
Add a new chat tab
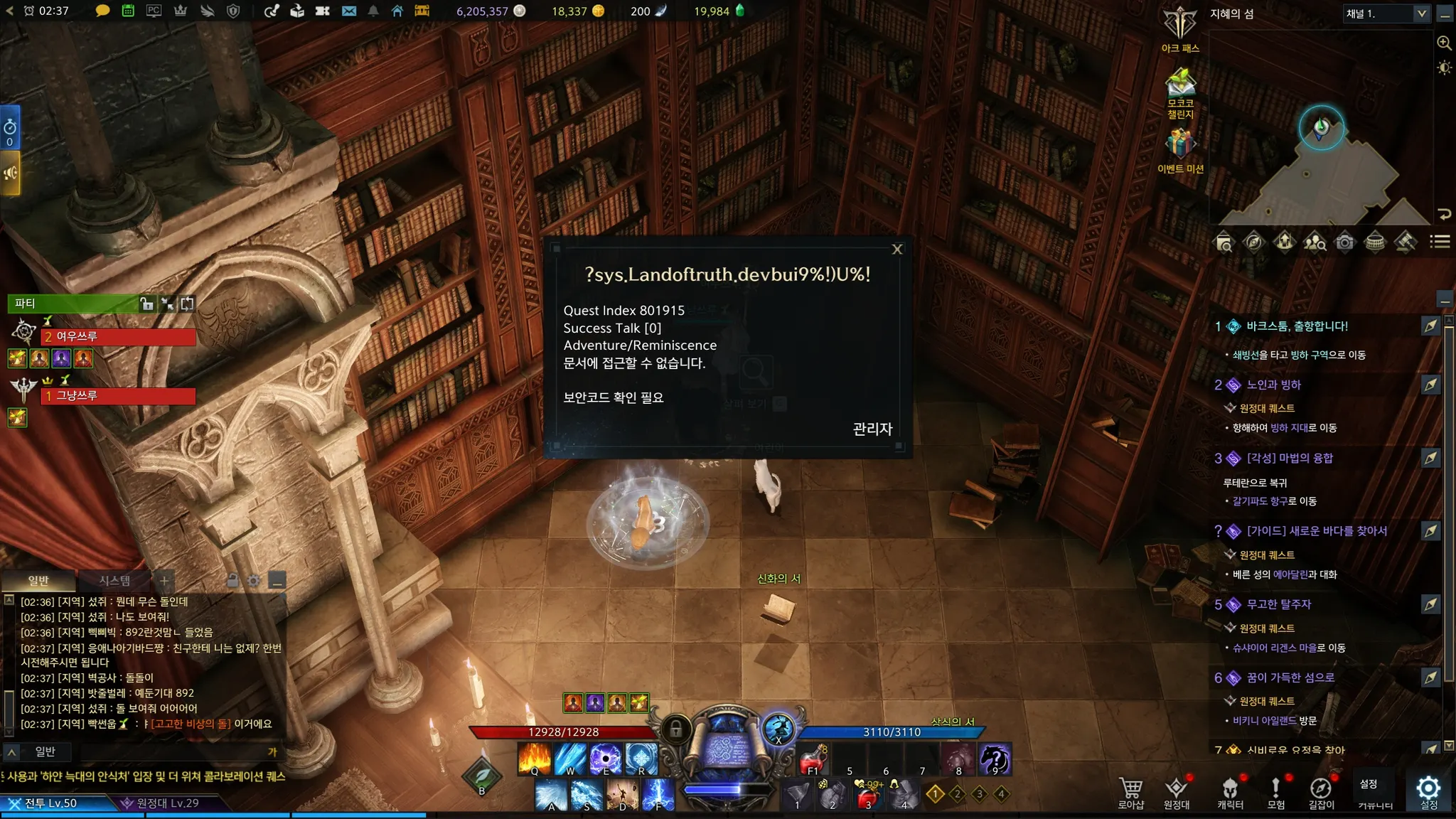(164, 581)
